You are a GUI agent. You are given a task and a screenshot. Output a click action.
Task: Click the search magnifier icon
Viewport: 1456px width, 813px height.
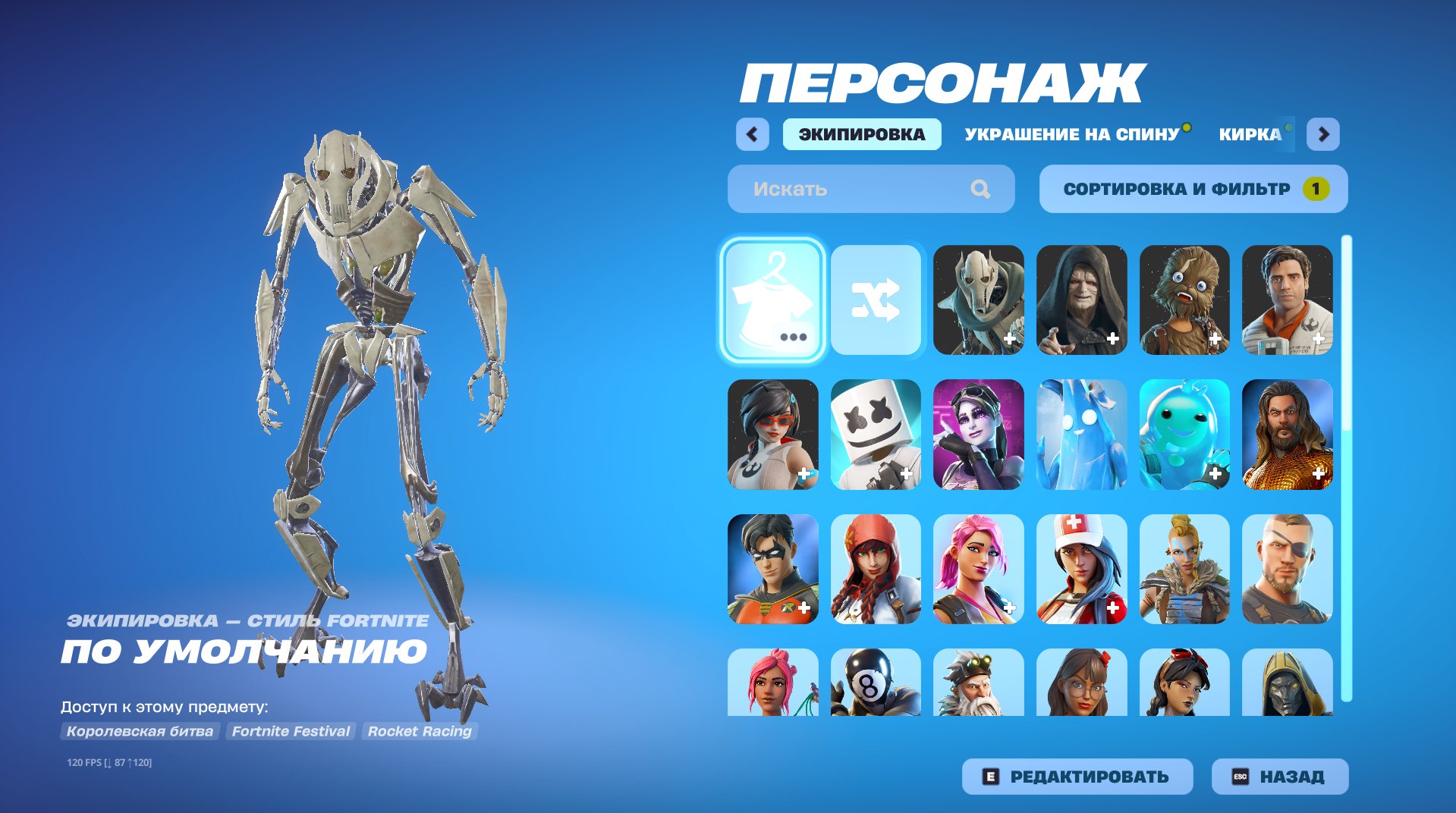tap(983, 189)
